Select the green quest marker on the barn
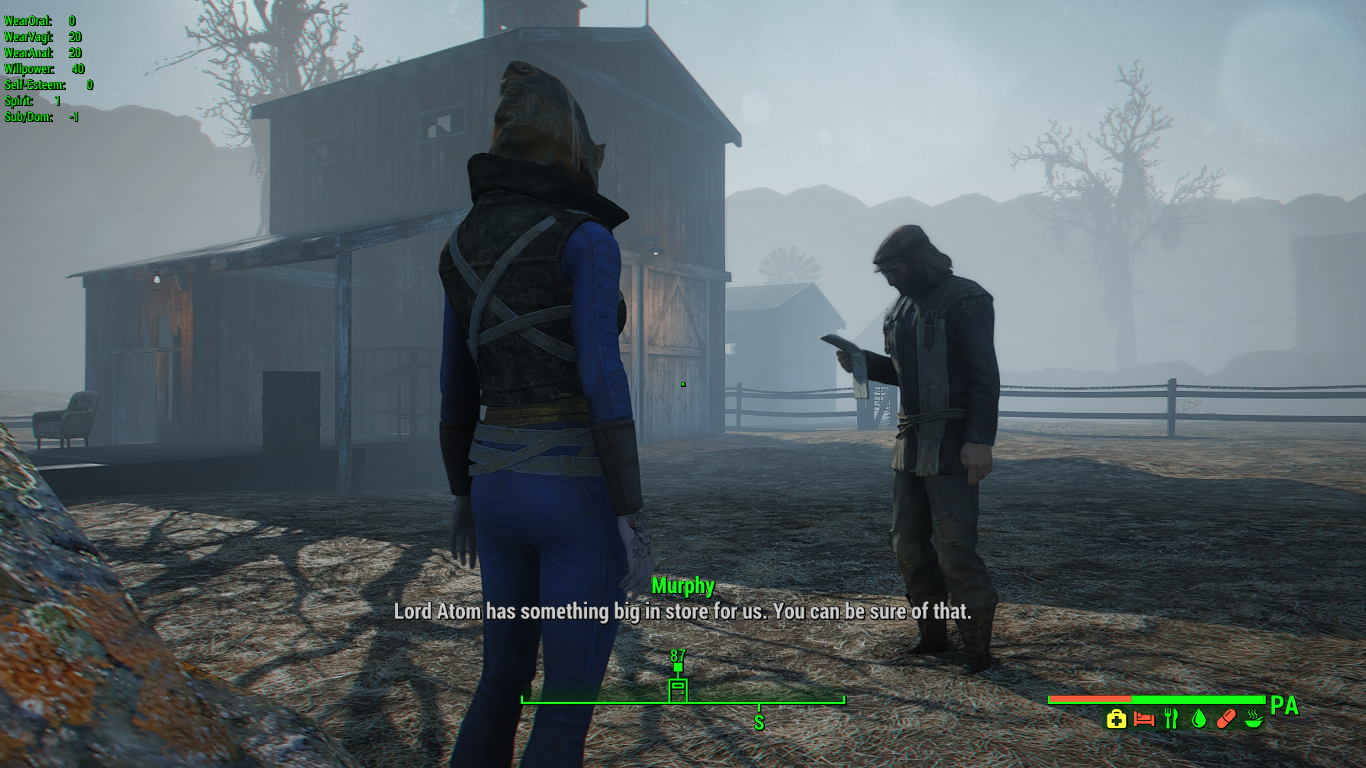 pos(683,382)
